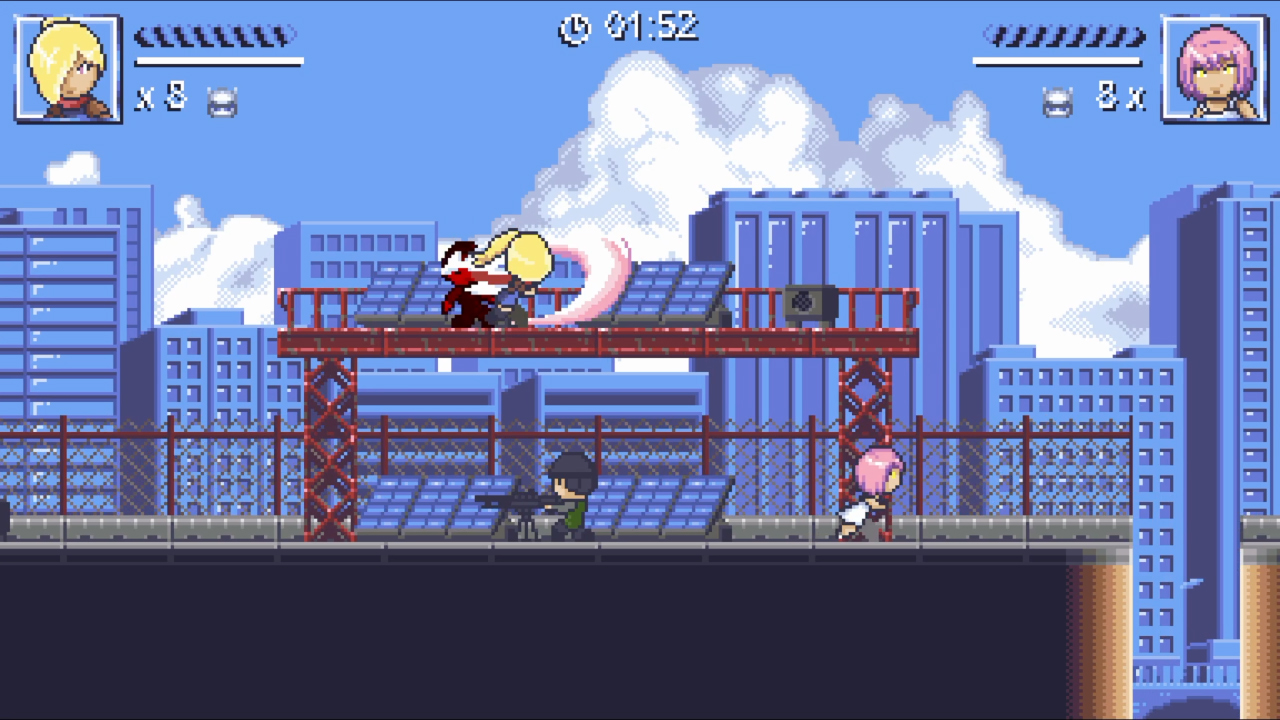Click the blonde character's portrait icon
Image resolution: width=1280 pixels, height=720 pixels.
[x=66, y=68]
